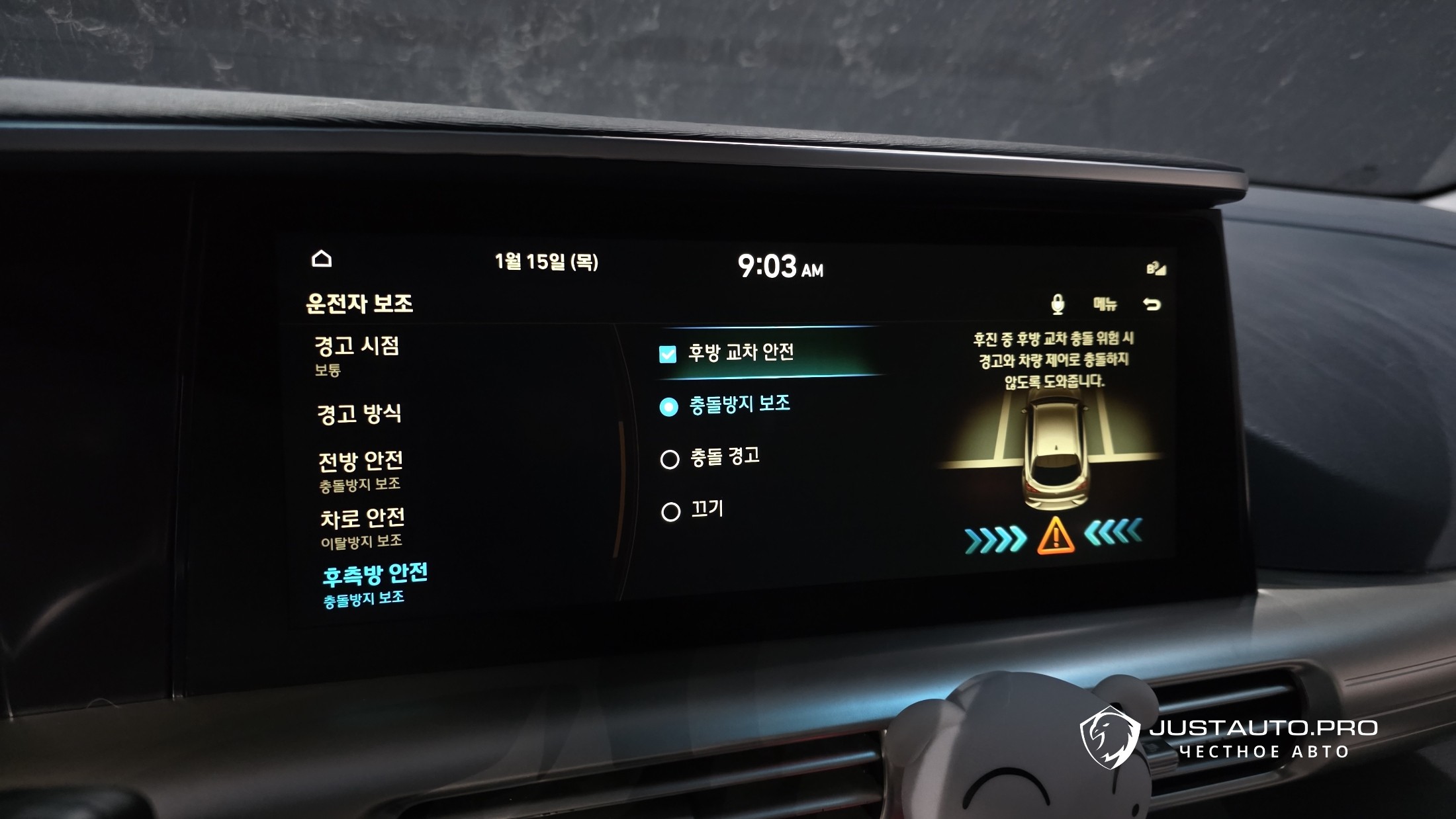Toggle the 후방 교차 안전 checkbox
This screenshot has height=819, width=1456.
[x=668, y=355]
